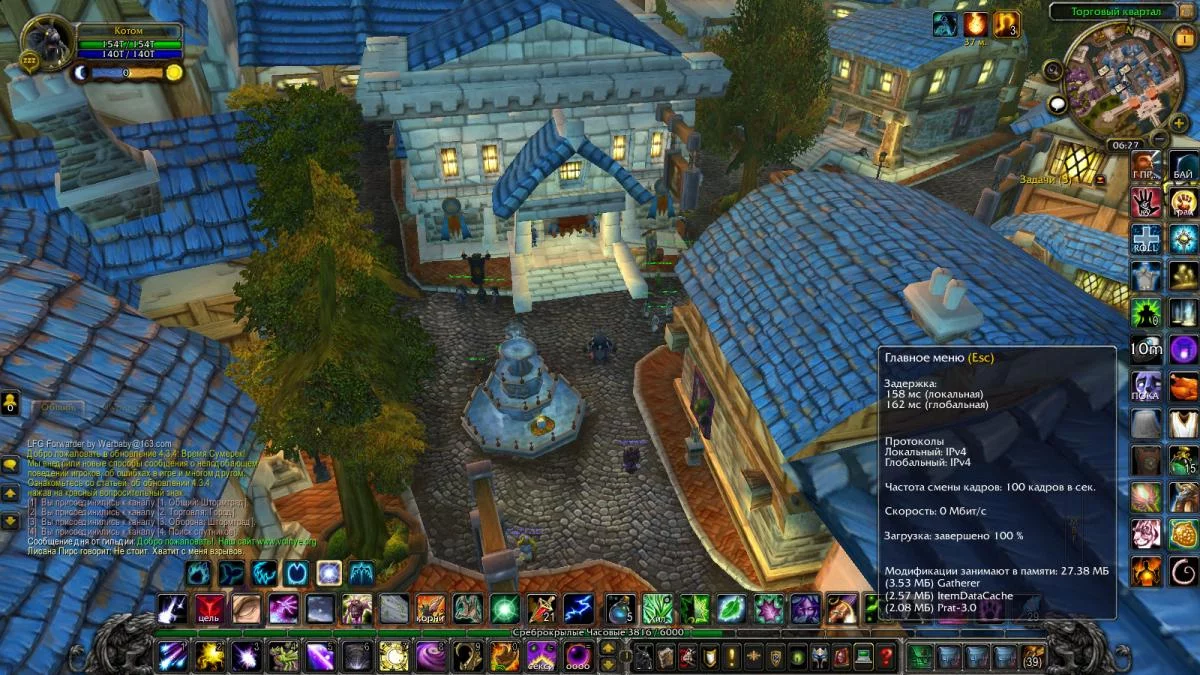The image size is (1200, 675).
Task: Open the red question mark help button
Action: [885, 656]
